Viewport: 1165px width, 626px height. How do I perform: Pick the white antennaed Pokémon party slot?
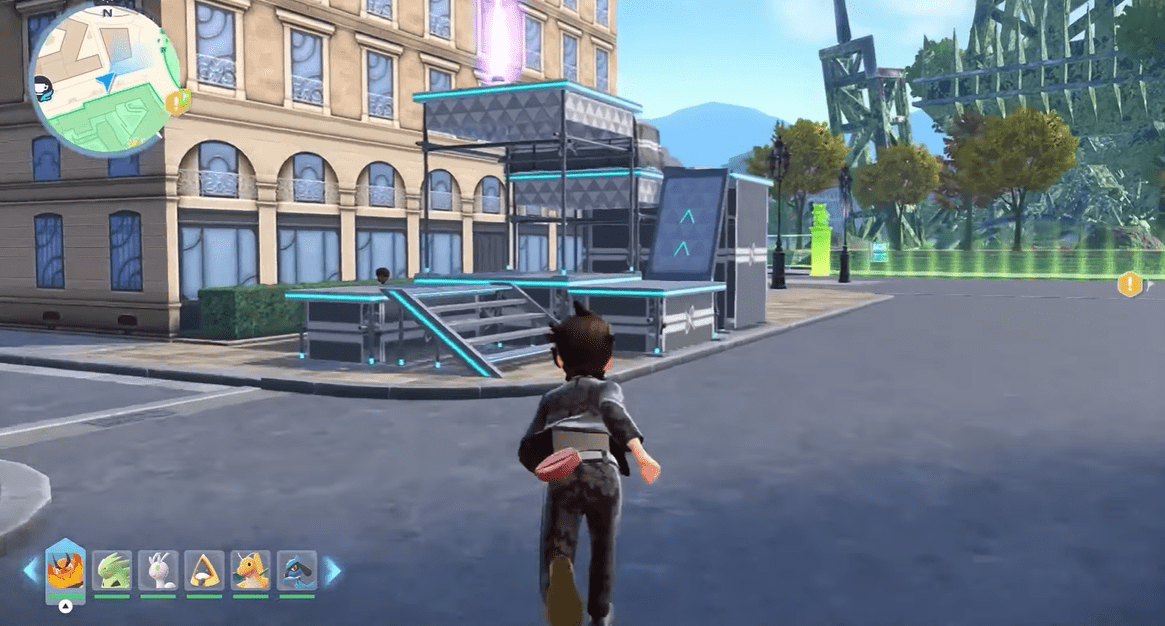coord(158,570)
